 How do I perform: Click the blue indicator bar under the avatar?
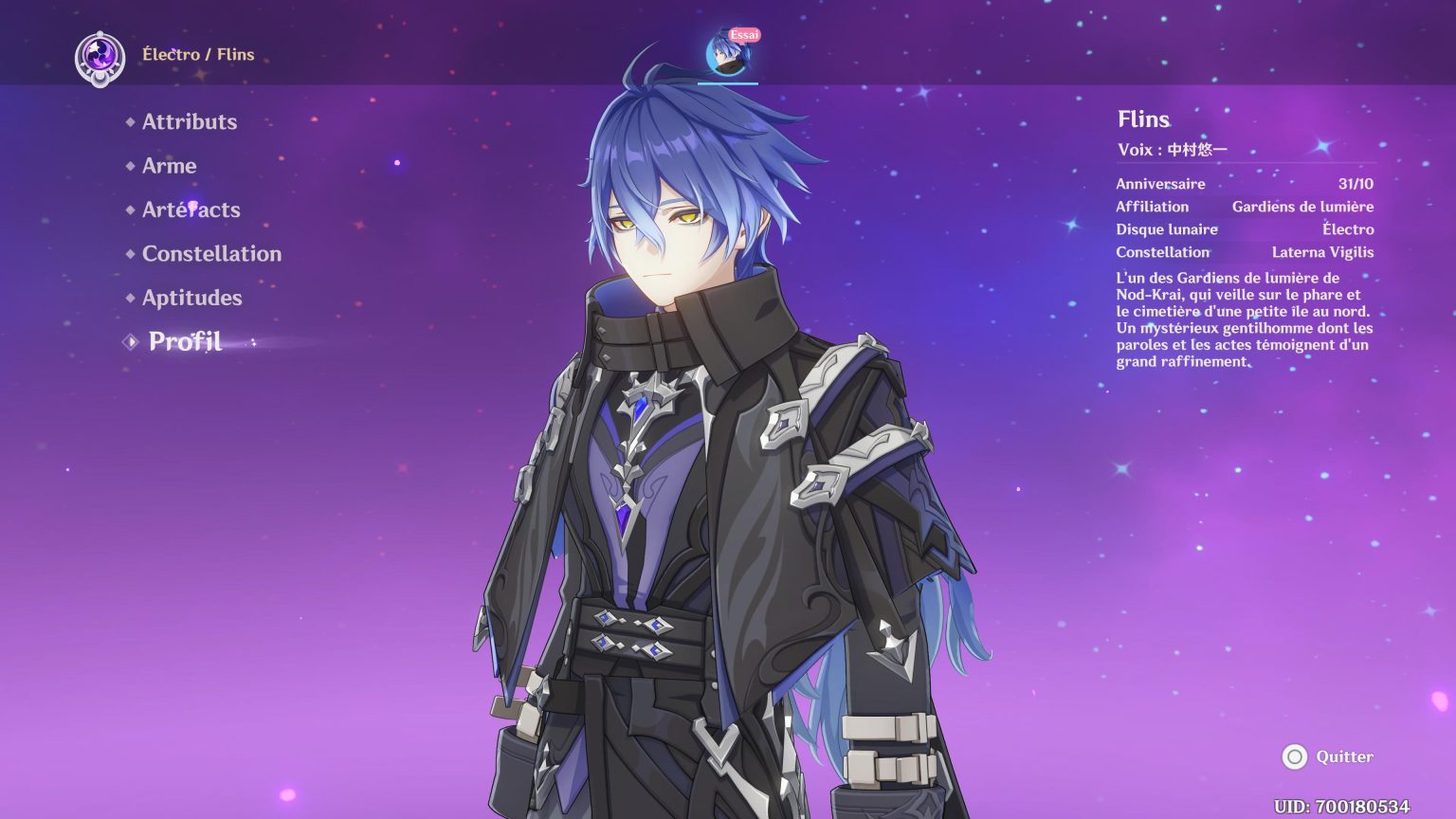click(x=727, y=84)
